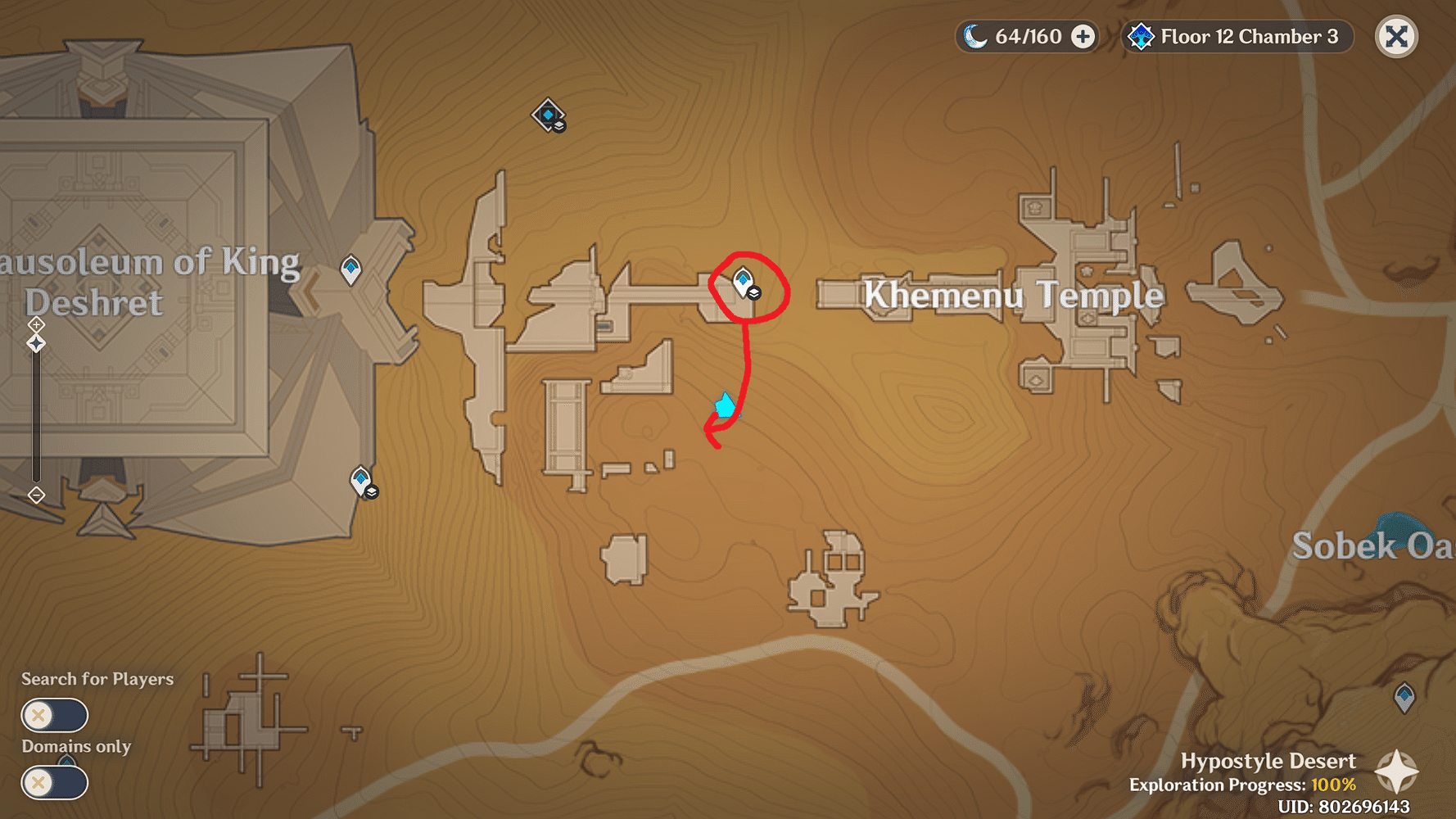Open the teleport waypoint north of Khemenu Temple
The height and width of the screenshot is (819, 1456).
tap(547, 115)
